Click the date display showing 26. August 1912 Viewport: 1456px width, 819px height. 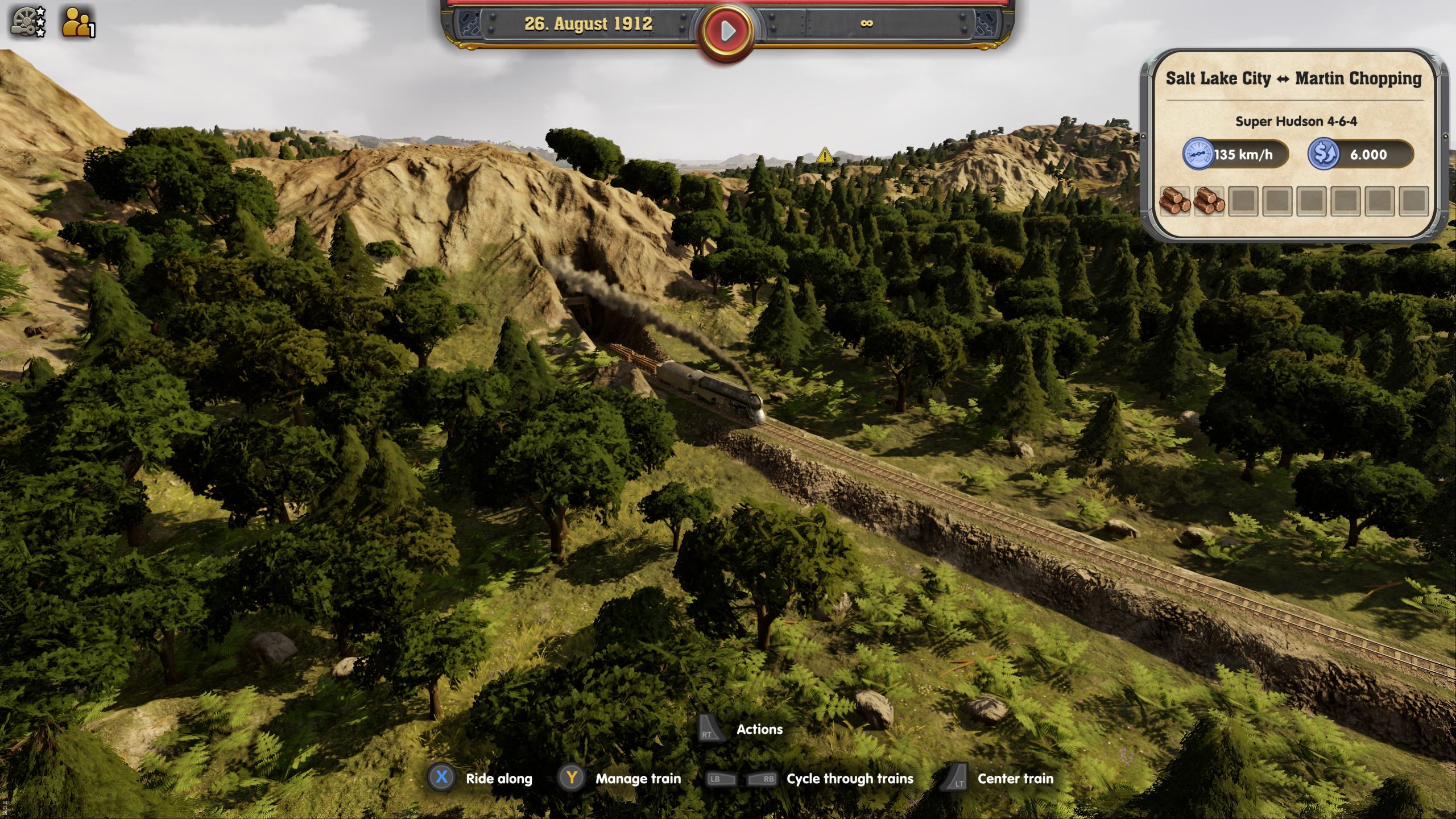coord(589,24)
